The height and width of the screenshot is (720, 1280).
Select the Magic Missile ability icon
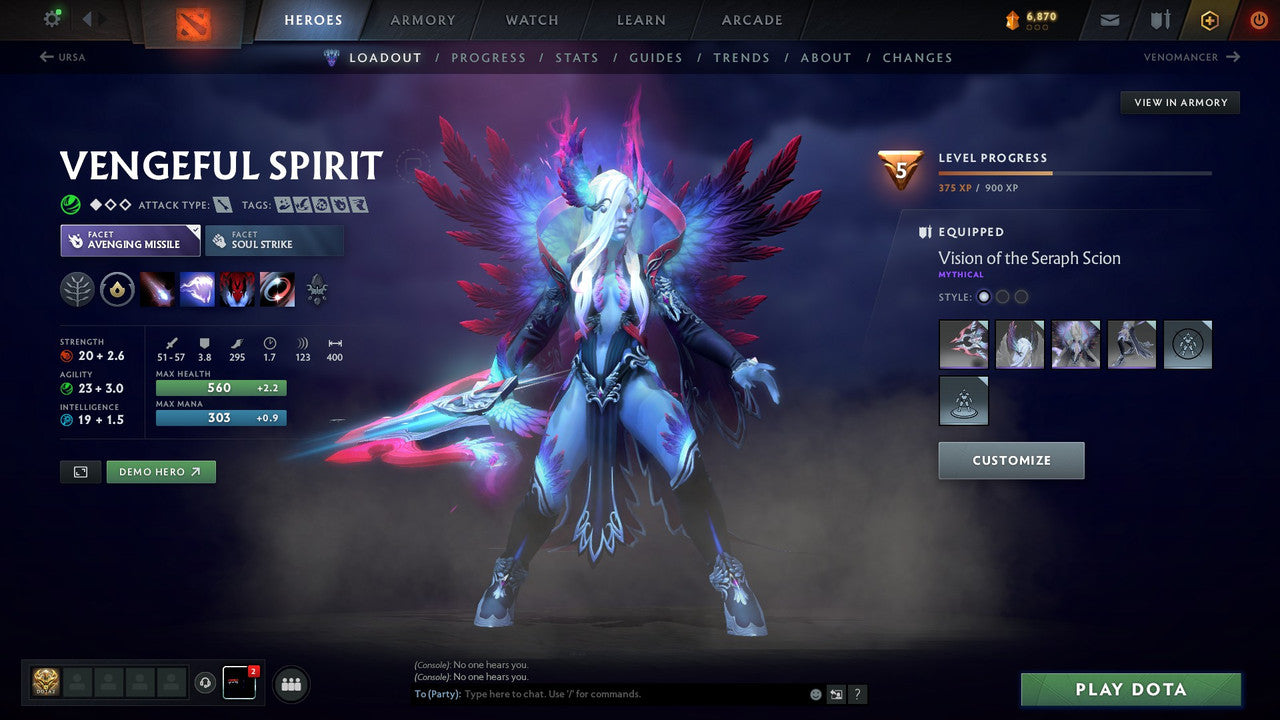tap(160, 290)
